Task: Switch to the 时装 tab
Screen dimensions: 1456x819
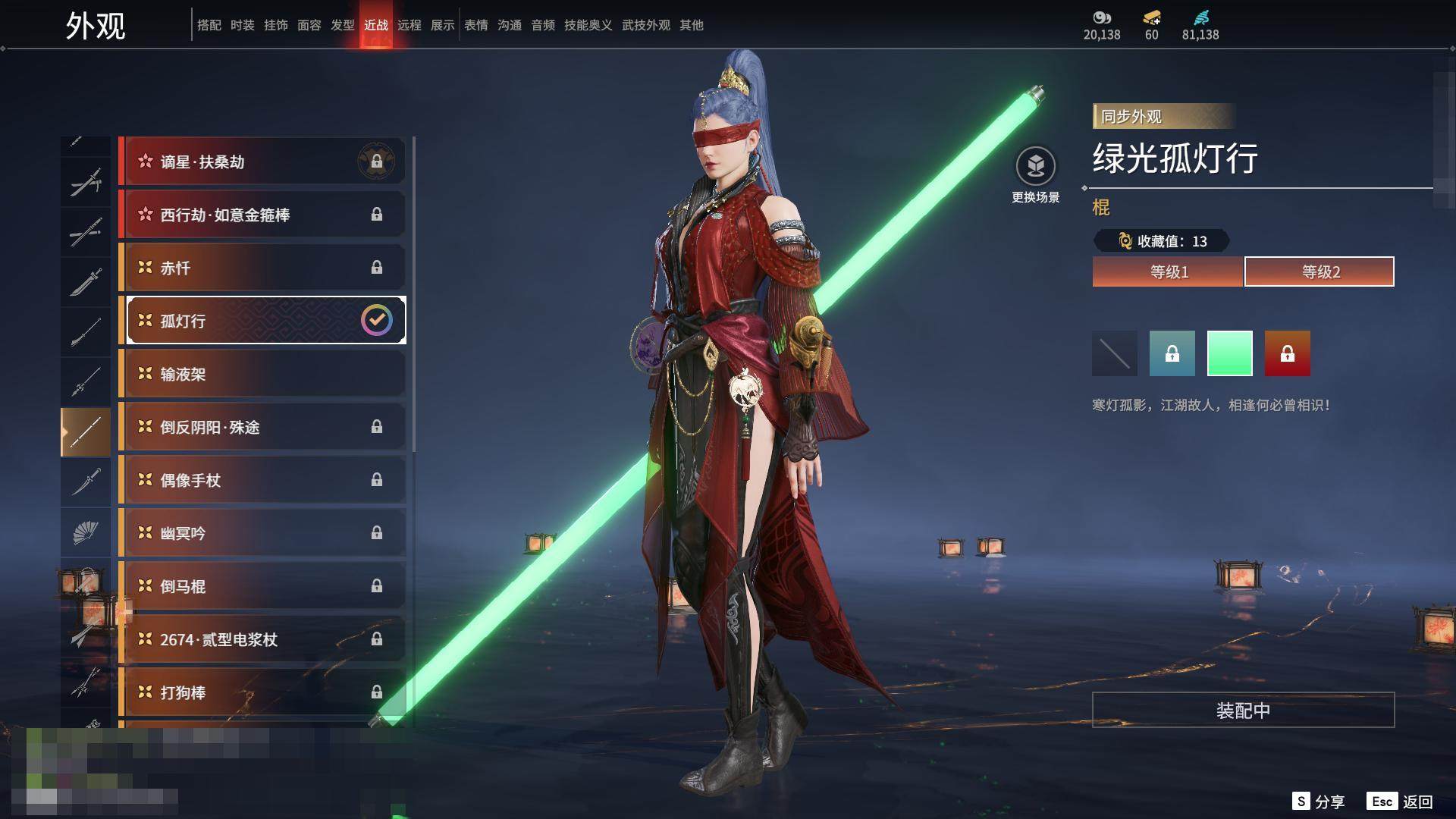Action: pos(243,25)
